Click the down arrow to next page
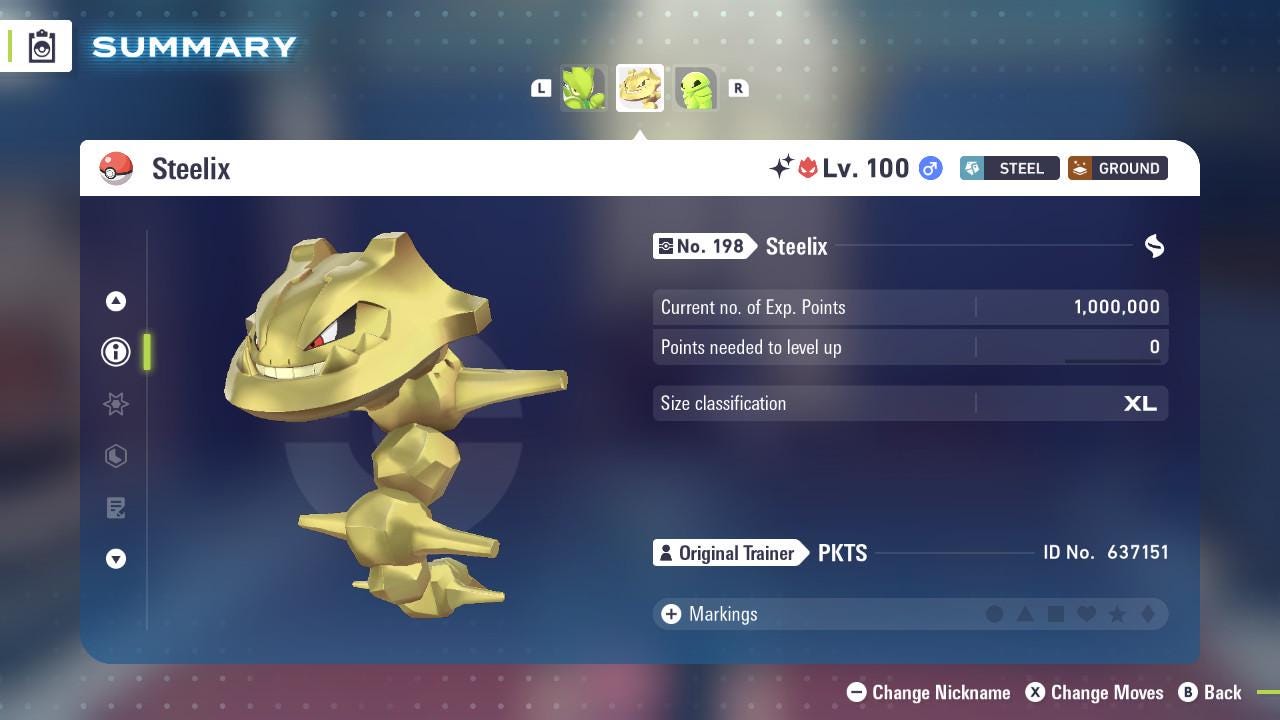Viewport: 1280px width, 720px height. [116, 559]
